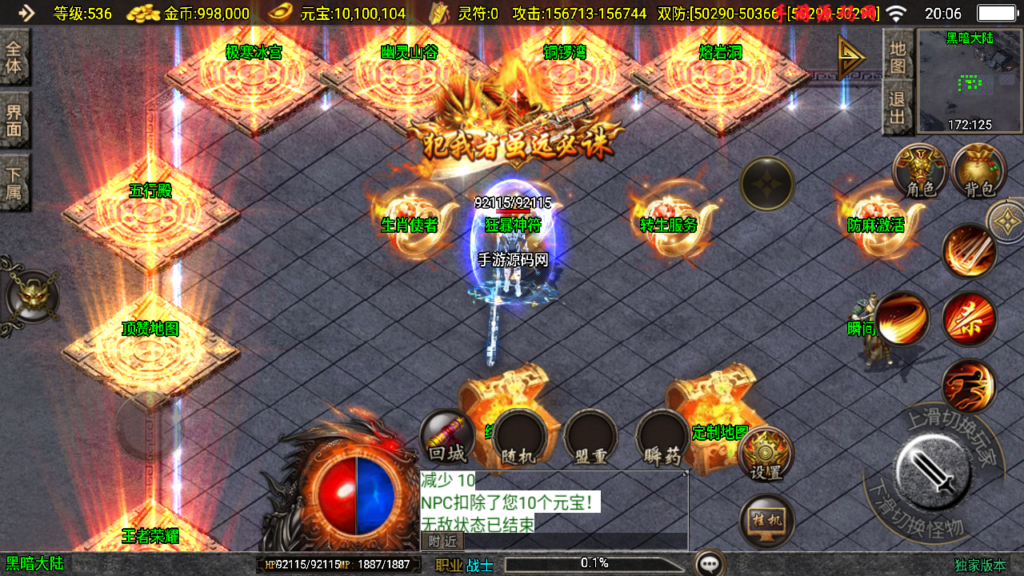Open the 角色 character sheet
The height and width of the screenshot is (576, 1024).
click(x=918, y=172)
